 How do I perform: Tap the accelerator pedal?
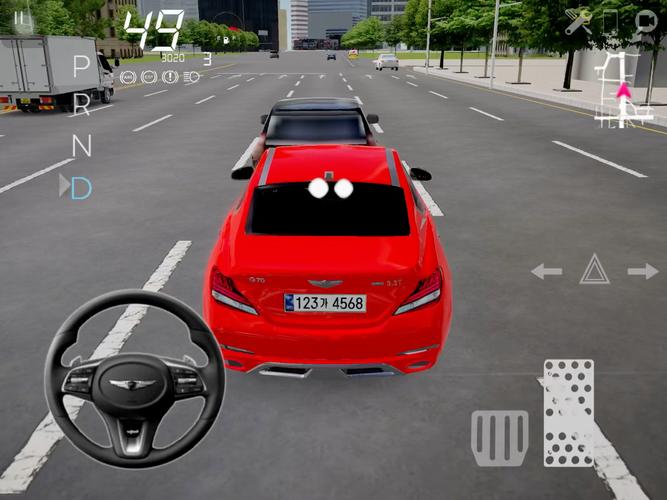568,412
